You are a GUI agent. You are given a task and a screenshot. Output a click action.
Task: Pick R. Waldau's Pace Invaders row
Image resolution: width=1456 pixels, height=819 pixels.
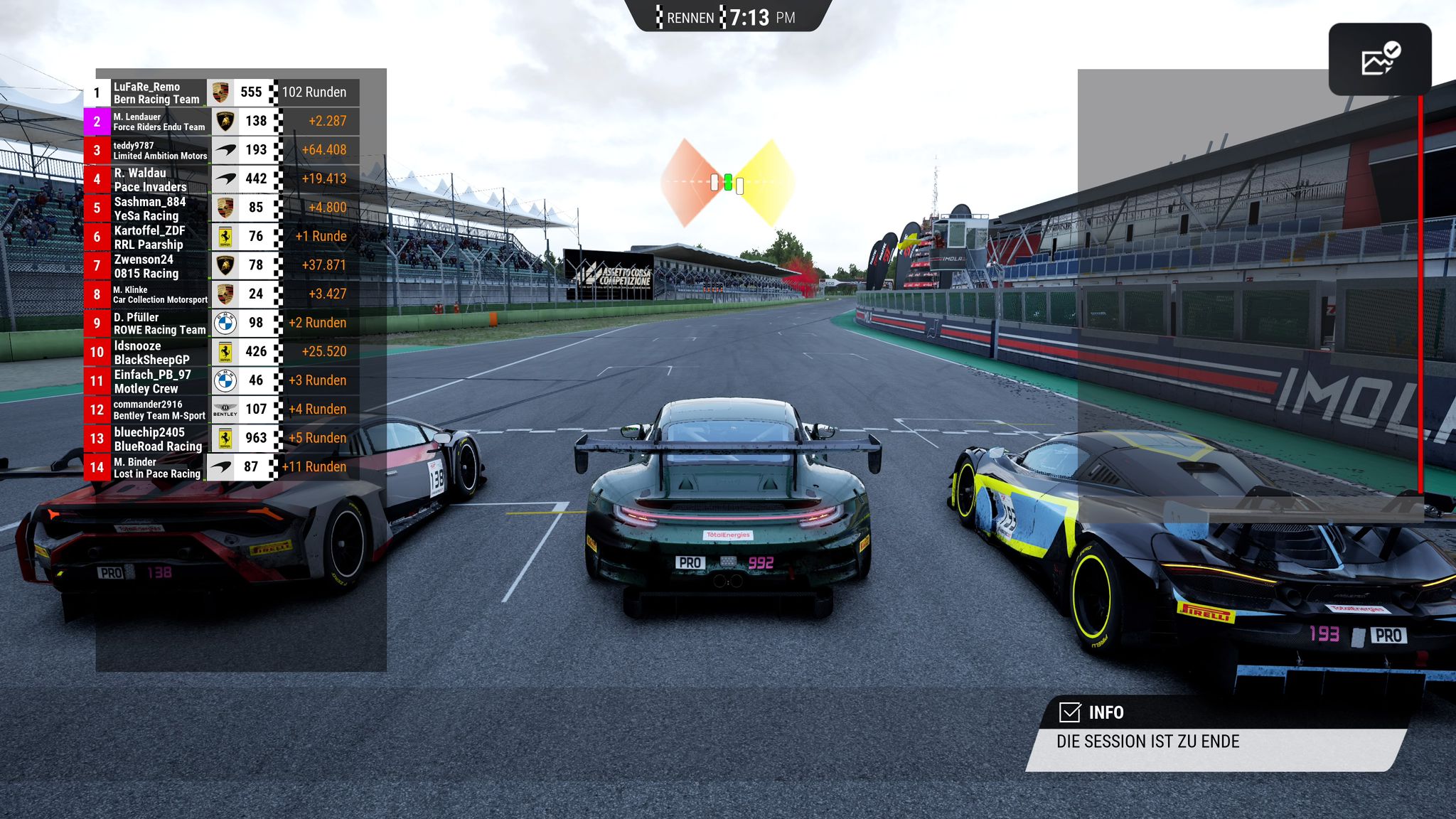coord(159,179)
